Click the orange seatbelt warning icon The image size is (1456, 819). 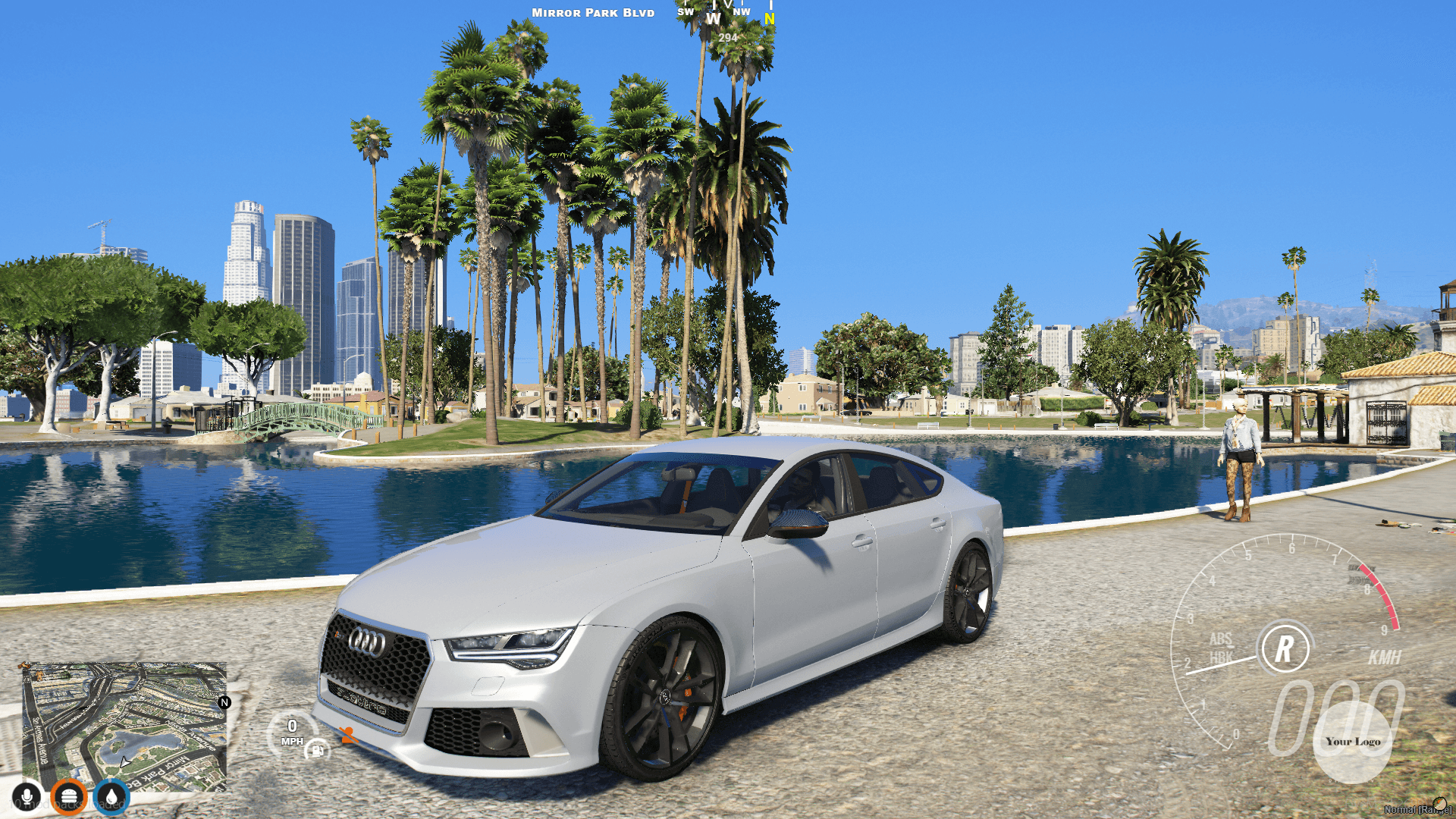pyautogui.click(x=349, y=734)
